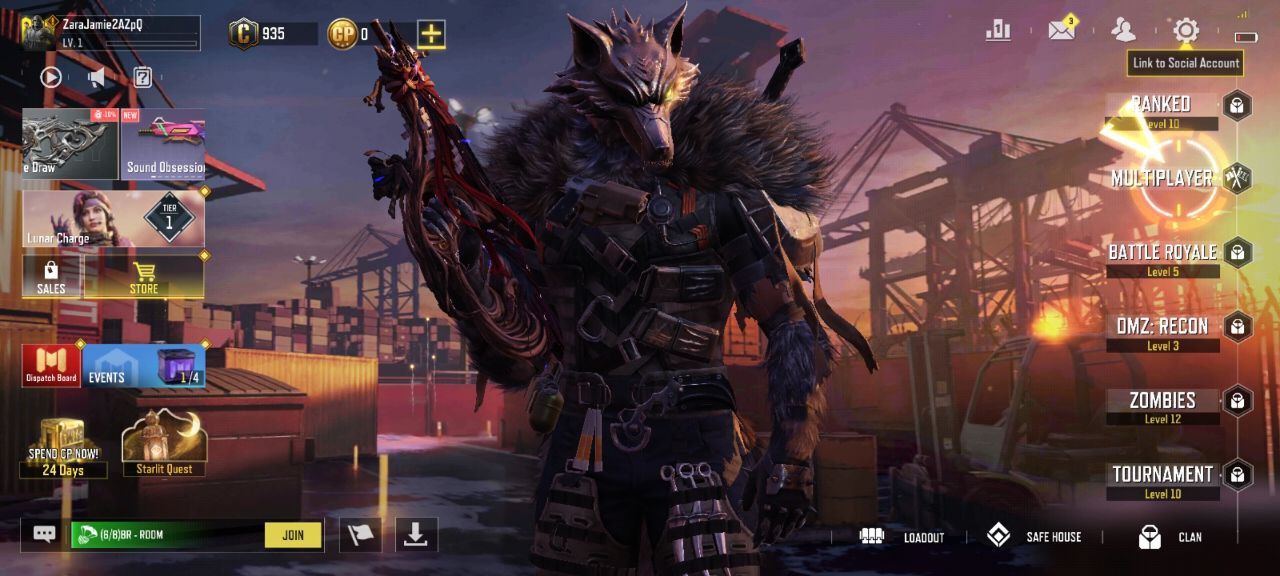Screen dimensions: 1280x576
Task: Open the Dispatch Board
Action: tap(51, 366)
